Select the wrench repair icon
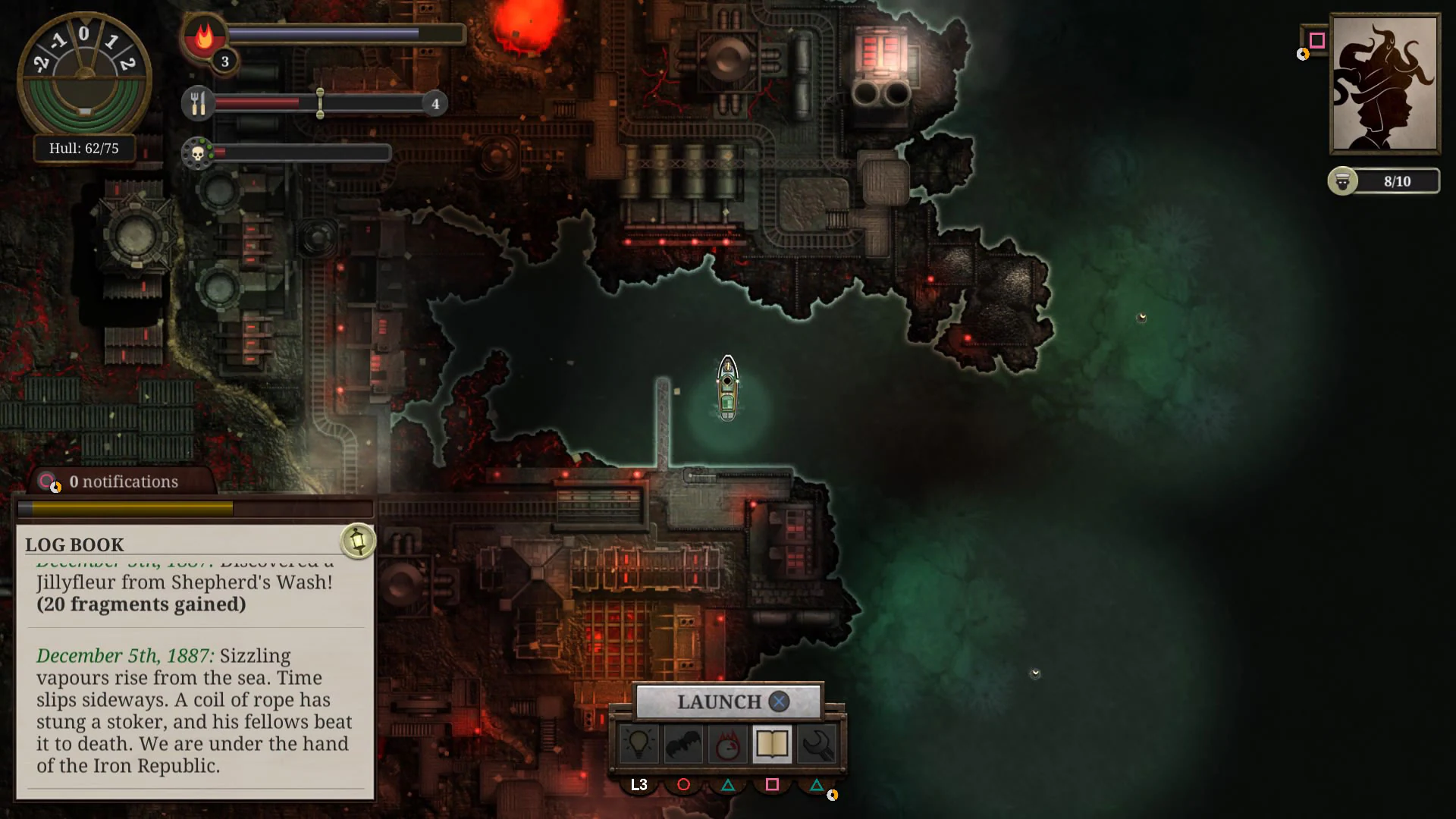 pos(815,744)
